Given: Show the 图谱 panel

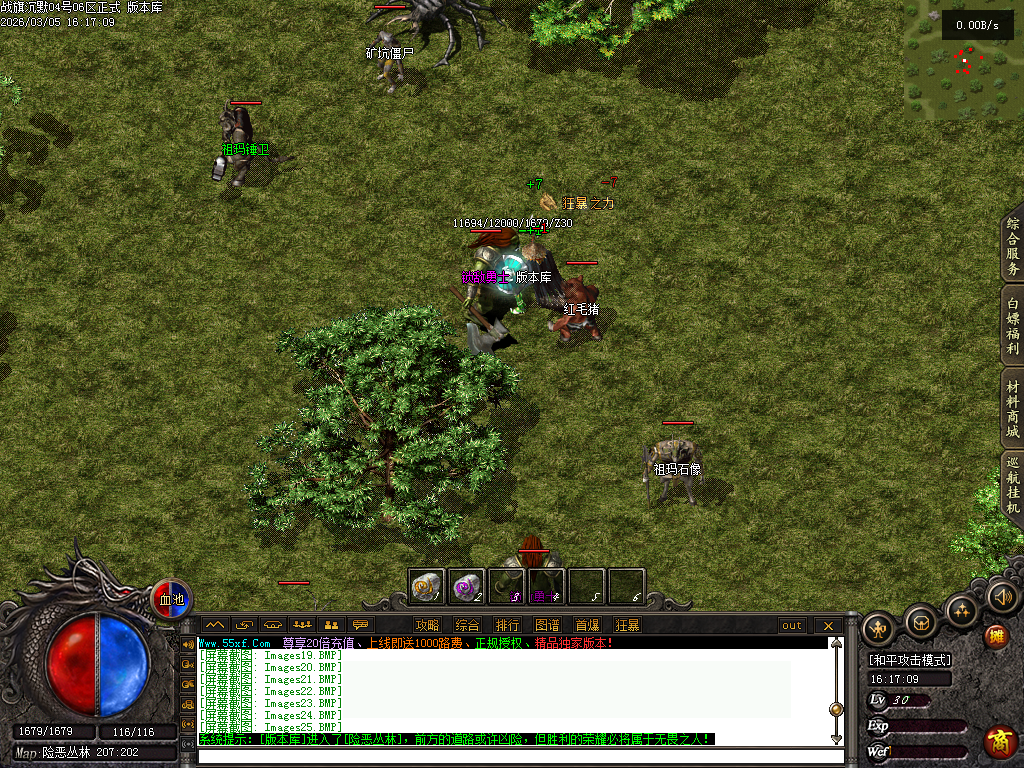Looking at the screenshot, I should [547, 626].
